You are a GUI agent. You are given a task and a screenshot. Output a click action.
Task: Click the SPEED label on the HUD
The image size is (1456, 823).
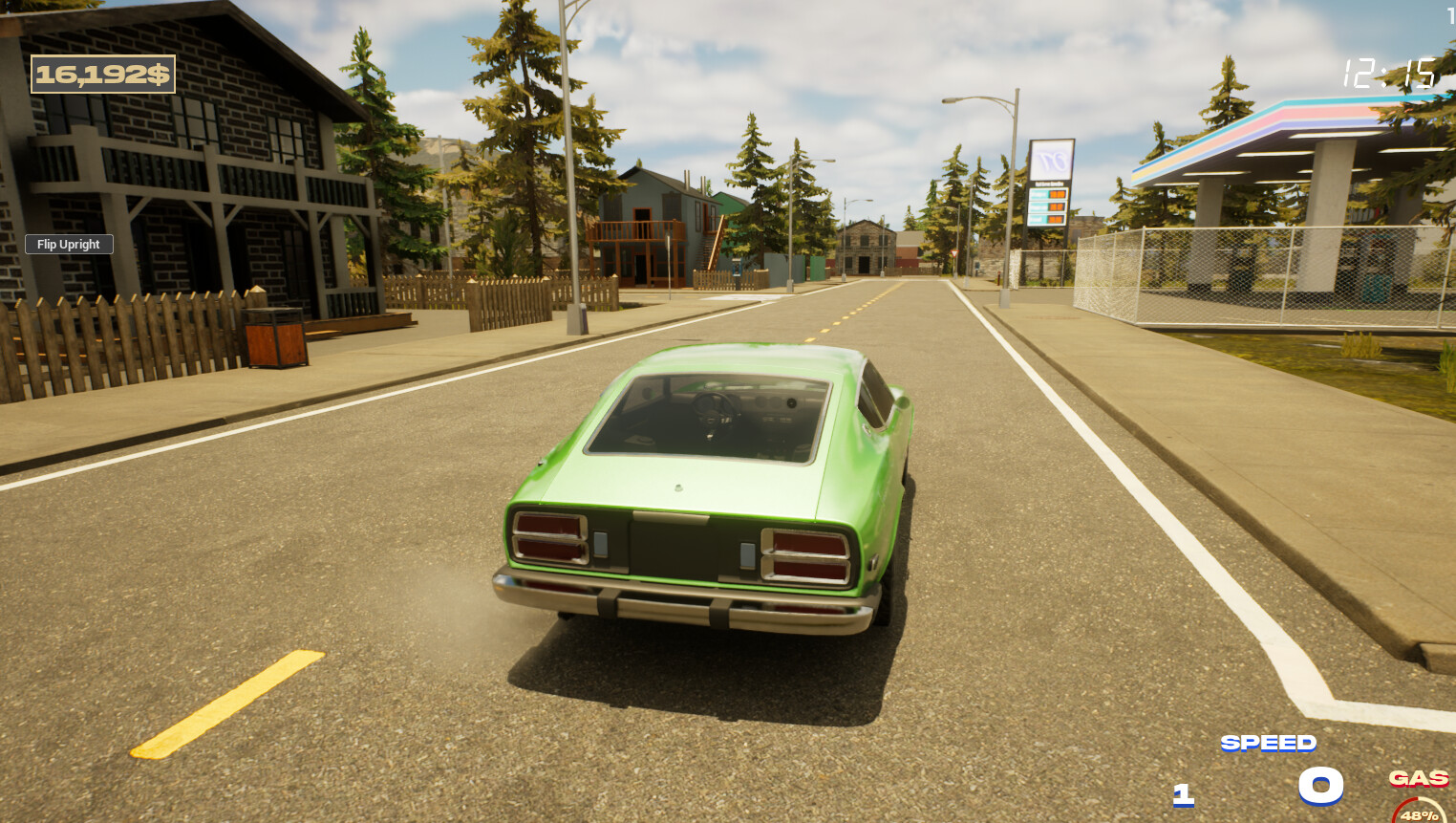click(1268, 742)
